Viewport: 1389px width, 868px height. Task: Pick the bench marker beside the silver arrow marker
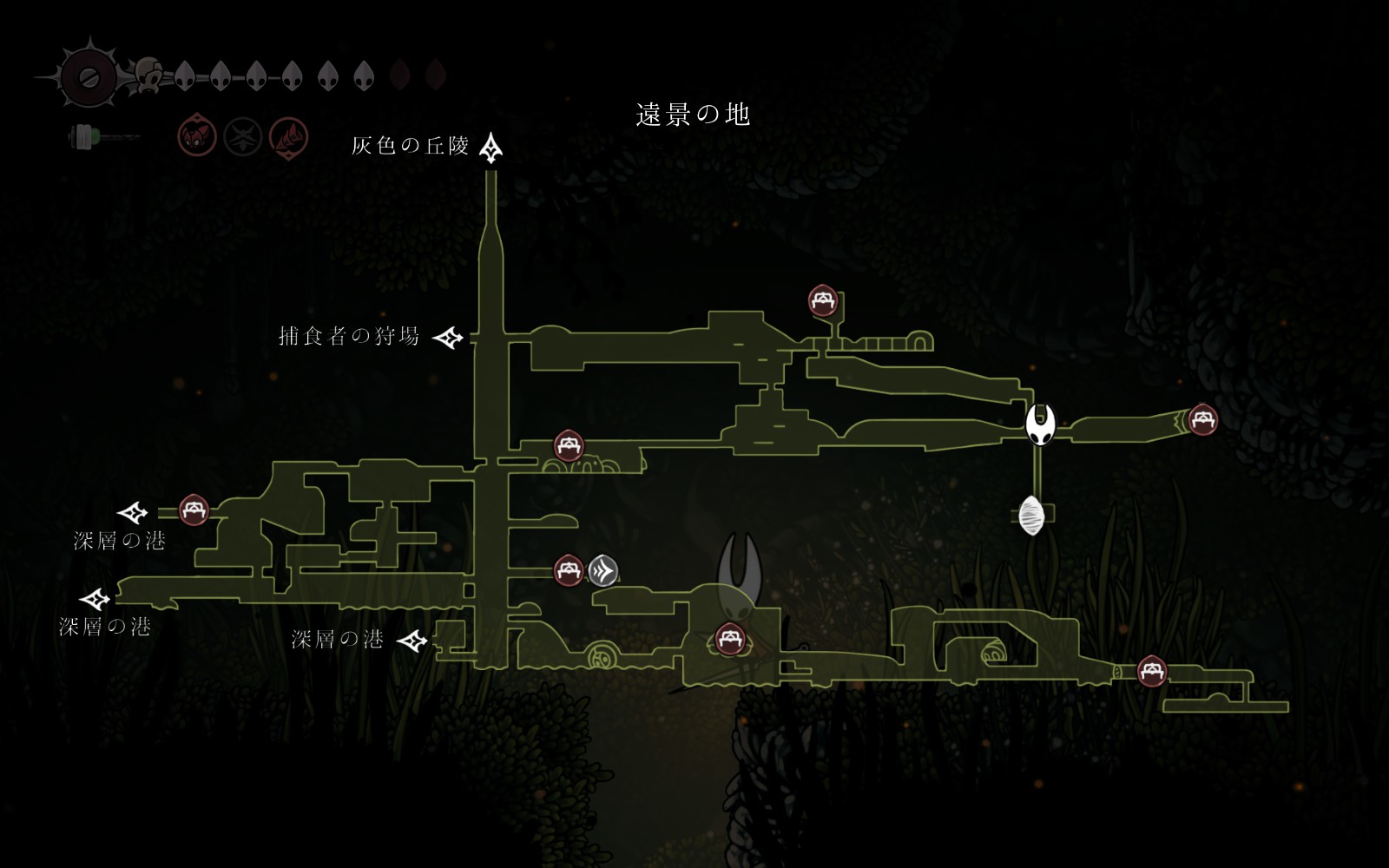coord(569,570)
